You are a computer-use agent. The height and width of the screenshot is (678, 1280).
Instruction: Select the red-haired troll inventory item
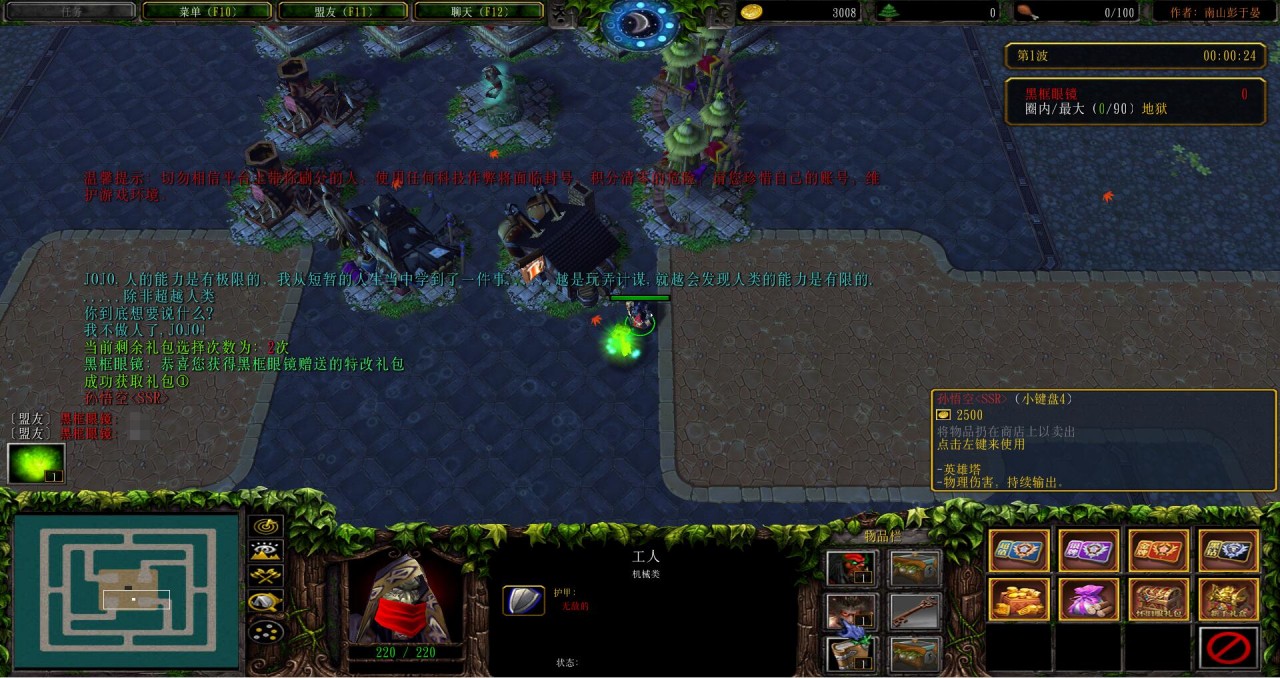tap(852, 569)
